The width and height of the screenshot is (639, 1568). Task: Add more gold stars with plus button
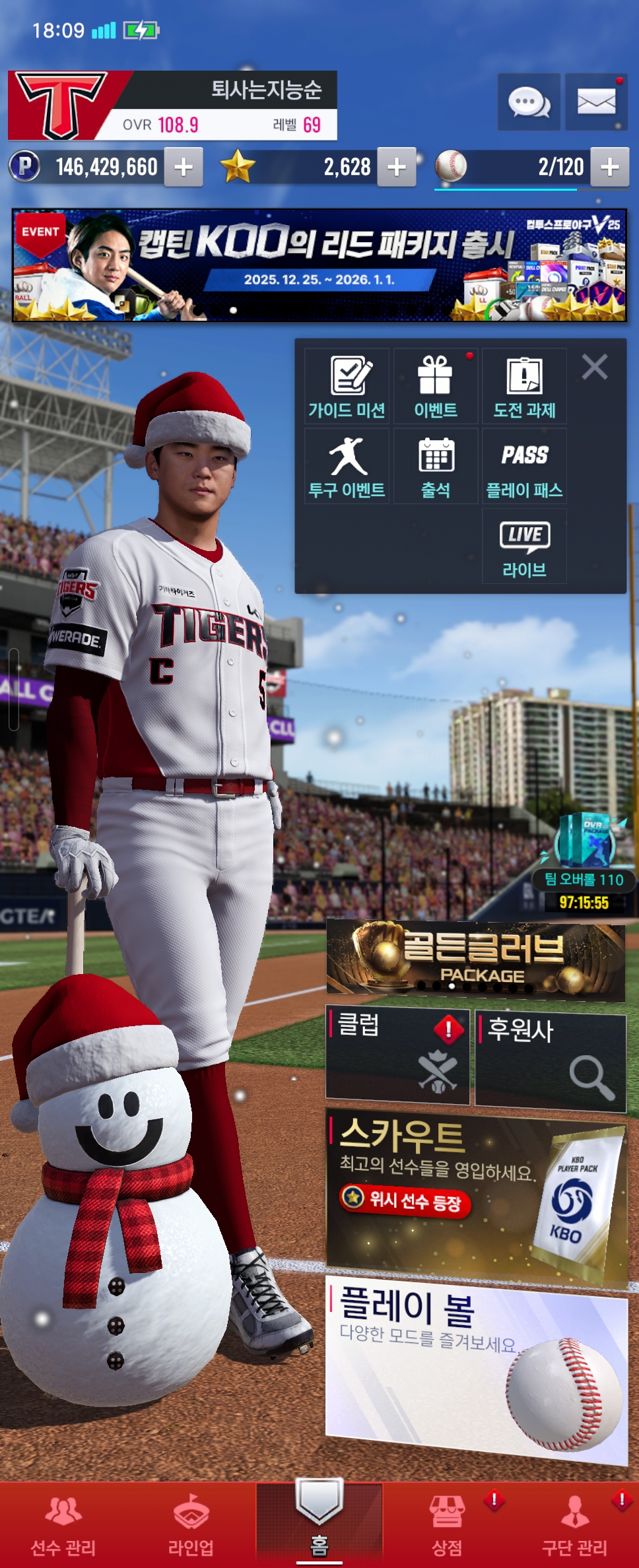(397, 167)
